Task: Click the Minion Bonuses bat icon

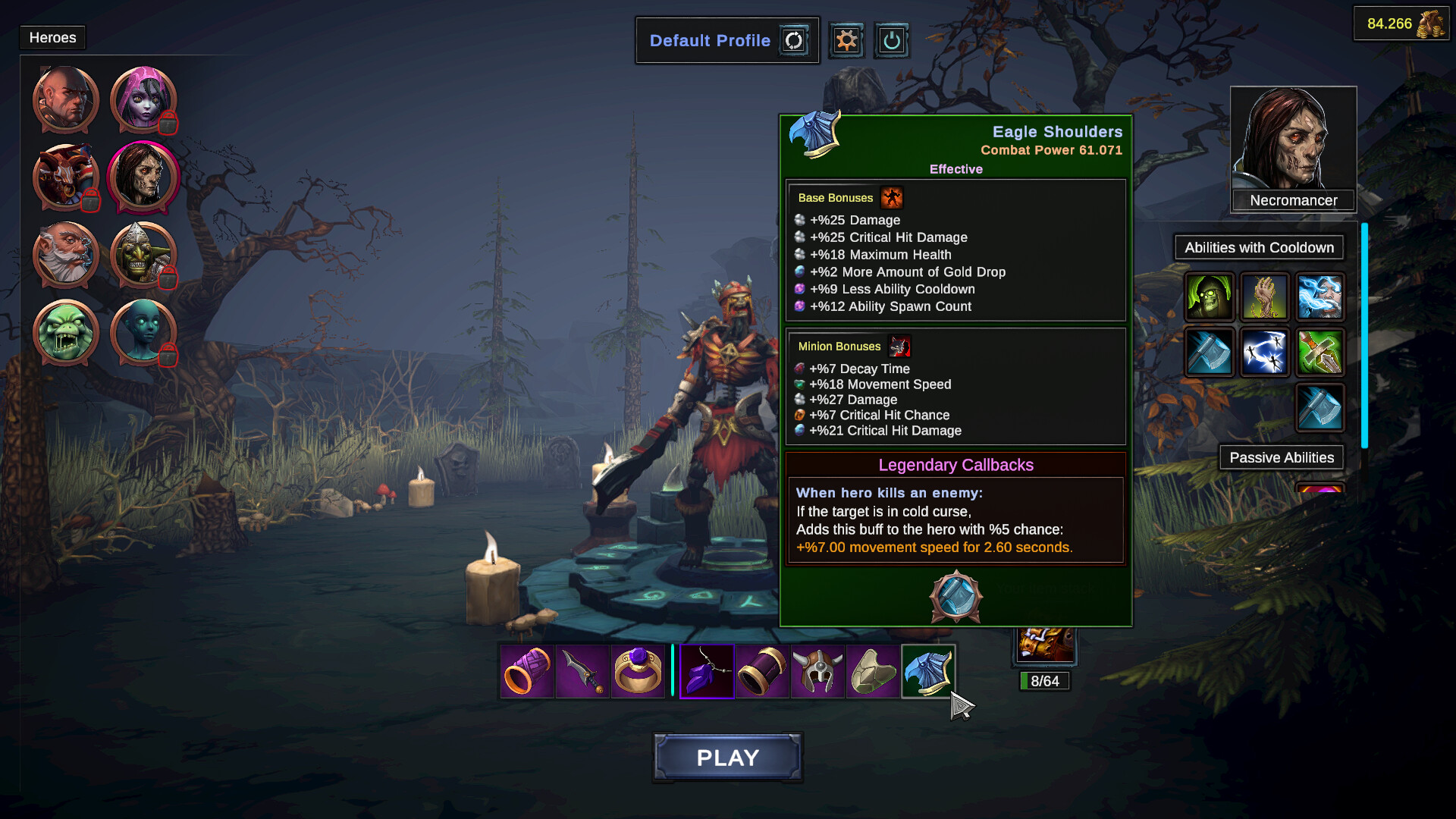Action: [899, 346]
